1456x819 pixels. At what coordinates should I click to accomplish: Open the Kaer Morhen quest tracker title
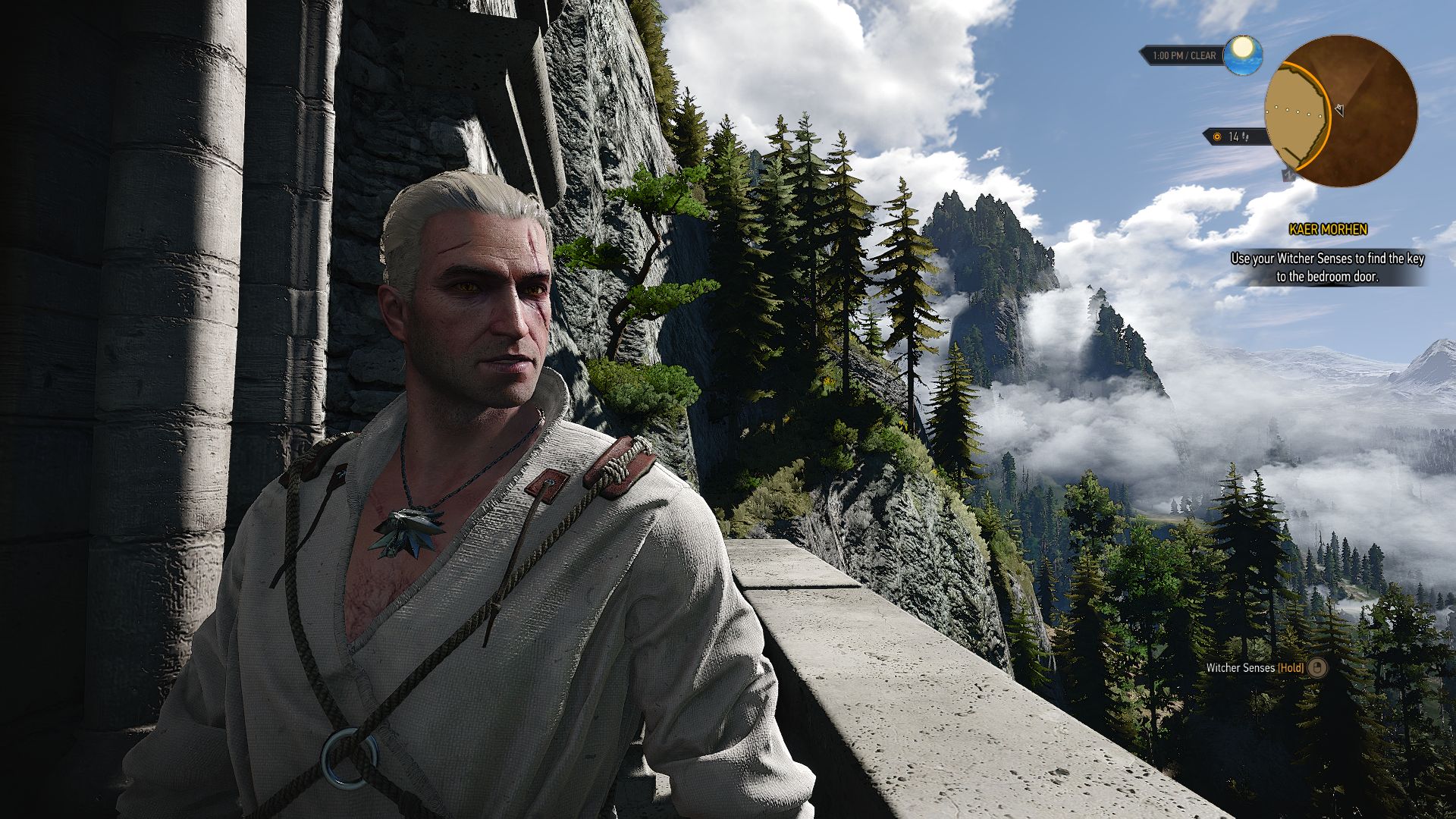coord(1328,229)
